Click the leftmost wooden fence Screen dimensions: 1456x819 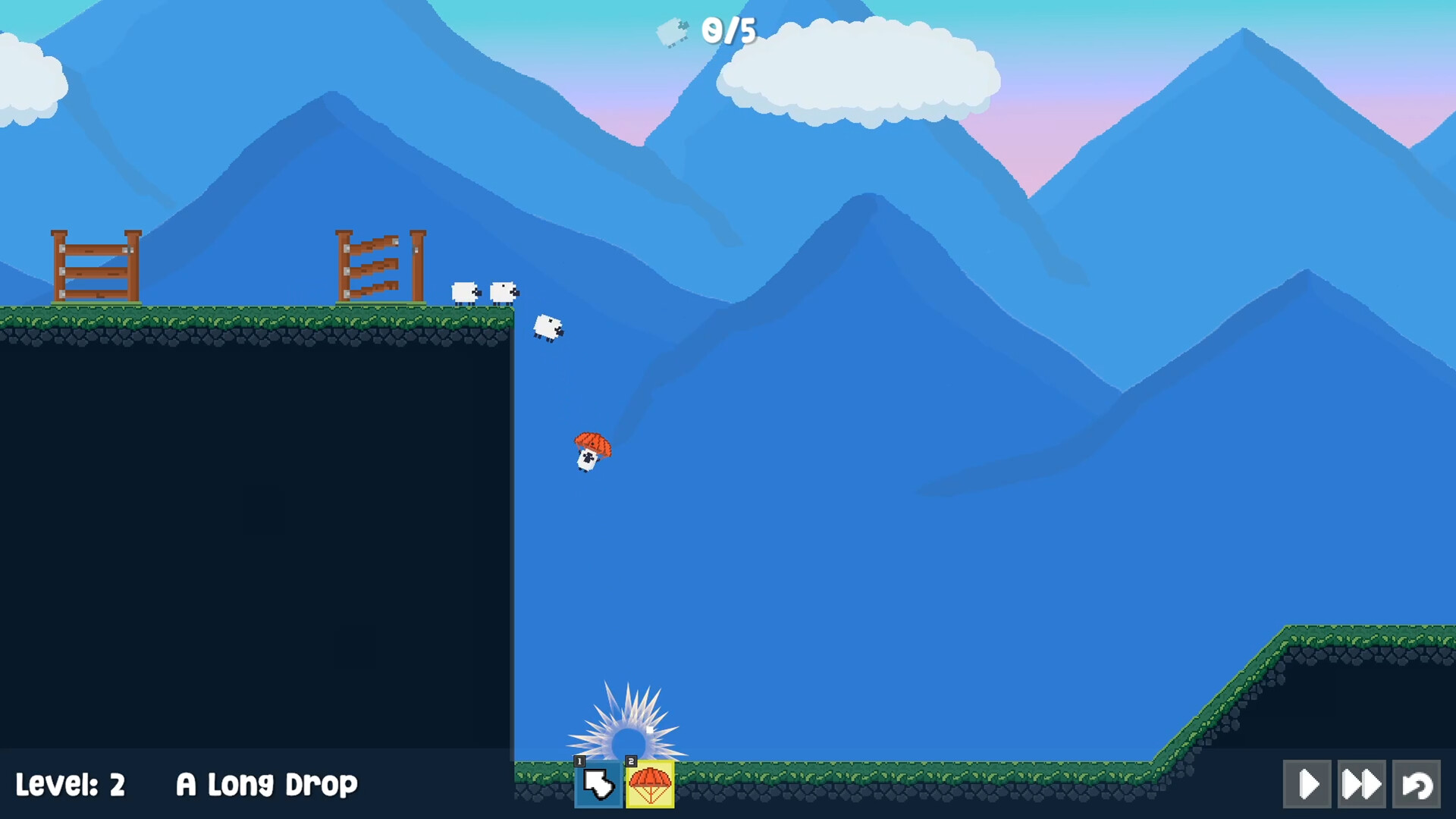click(x=96, y=265)
